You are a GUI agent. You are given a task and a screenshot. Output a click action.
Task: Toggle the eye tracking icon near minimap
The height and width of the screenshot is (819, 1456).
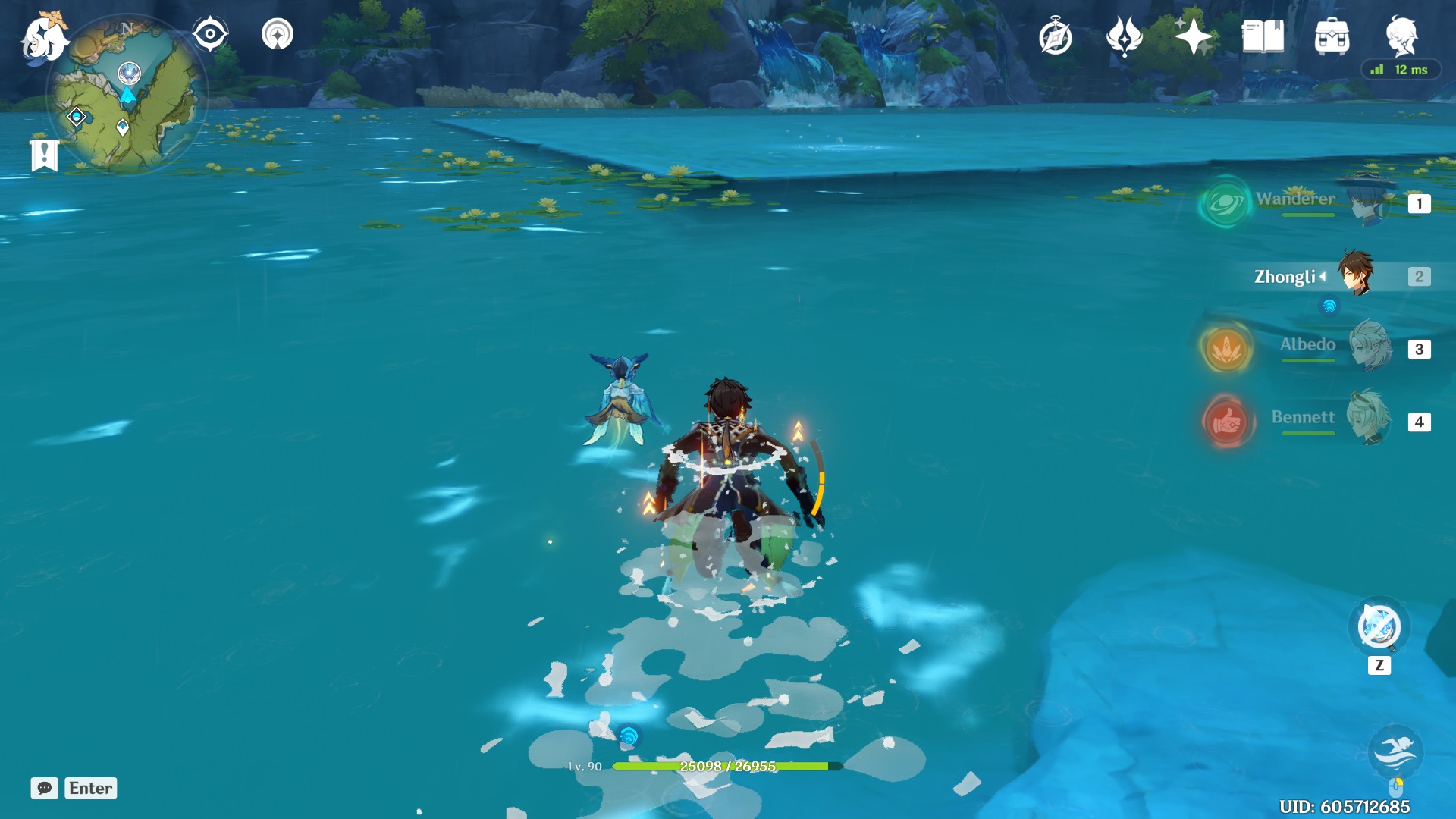point(209,33)
